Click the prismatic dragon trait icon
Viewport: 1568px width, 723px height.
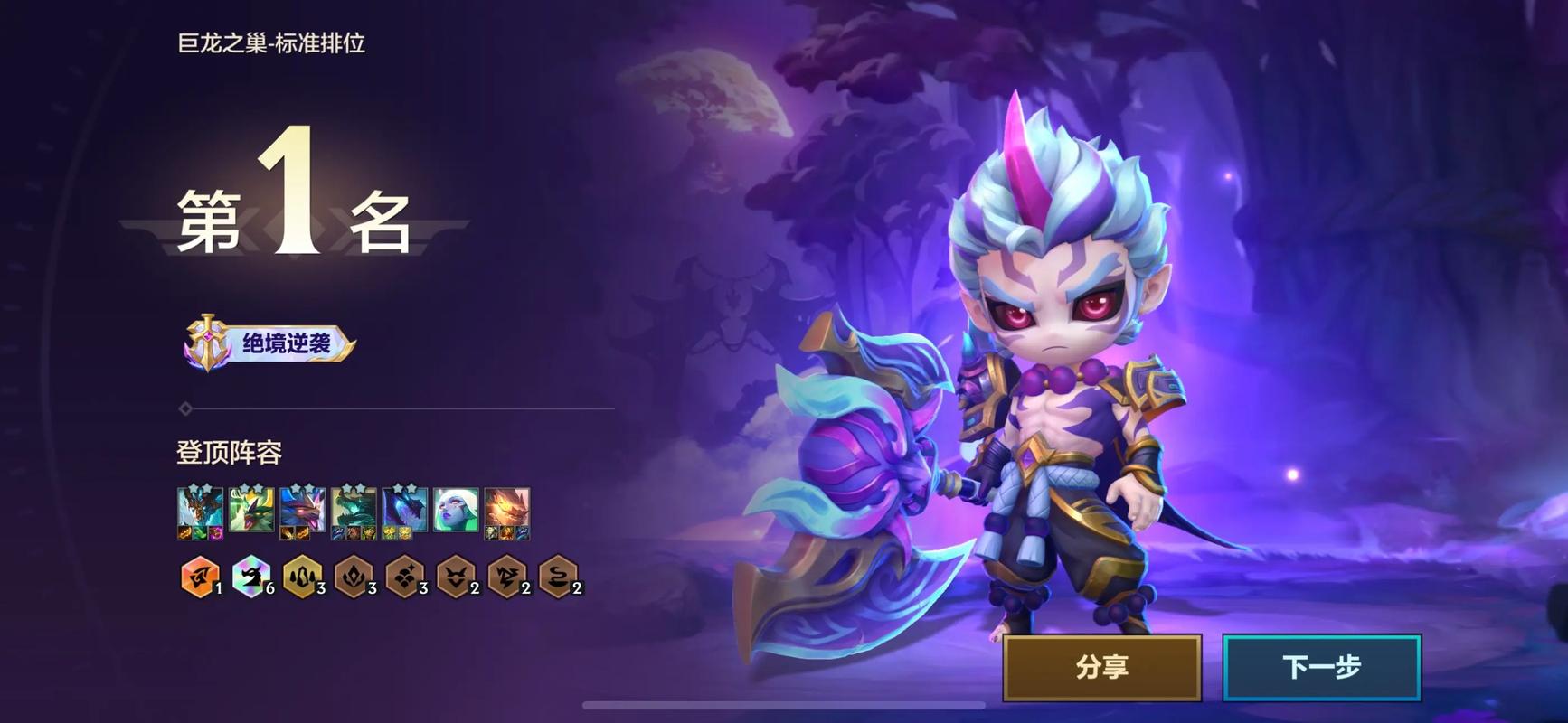250,577
